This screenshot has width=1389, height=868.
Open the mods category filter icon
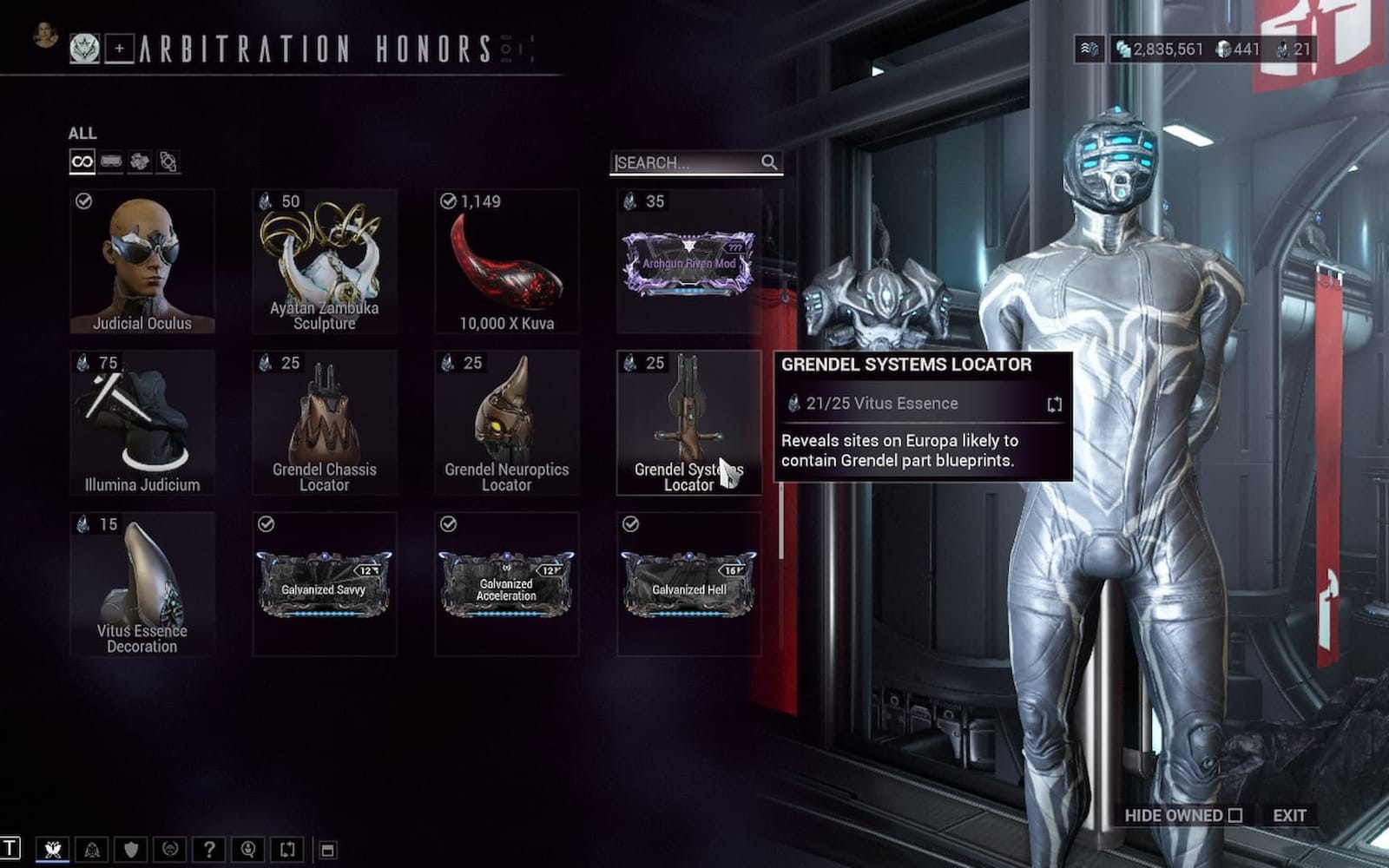[x=109, y=161]
